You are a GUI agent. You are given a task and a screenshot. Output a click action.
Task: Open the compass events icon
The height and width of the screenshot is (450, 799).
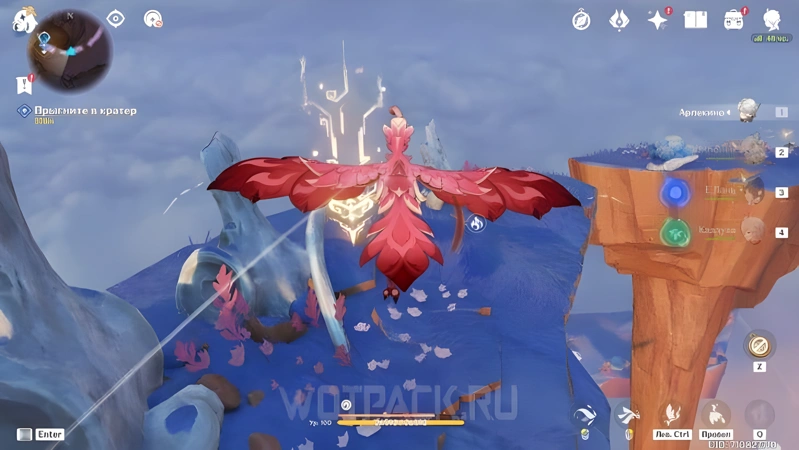point(581,20)
